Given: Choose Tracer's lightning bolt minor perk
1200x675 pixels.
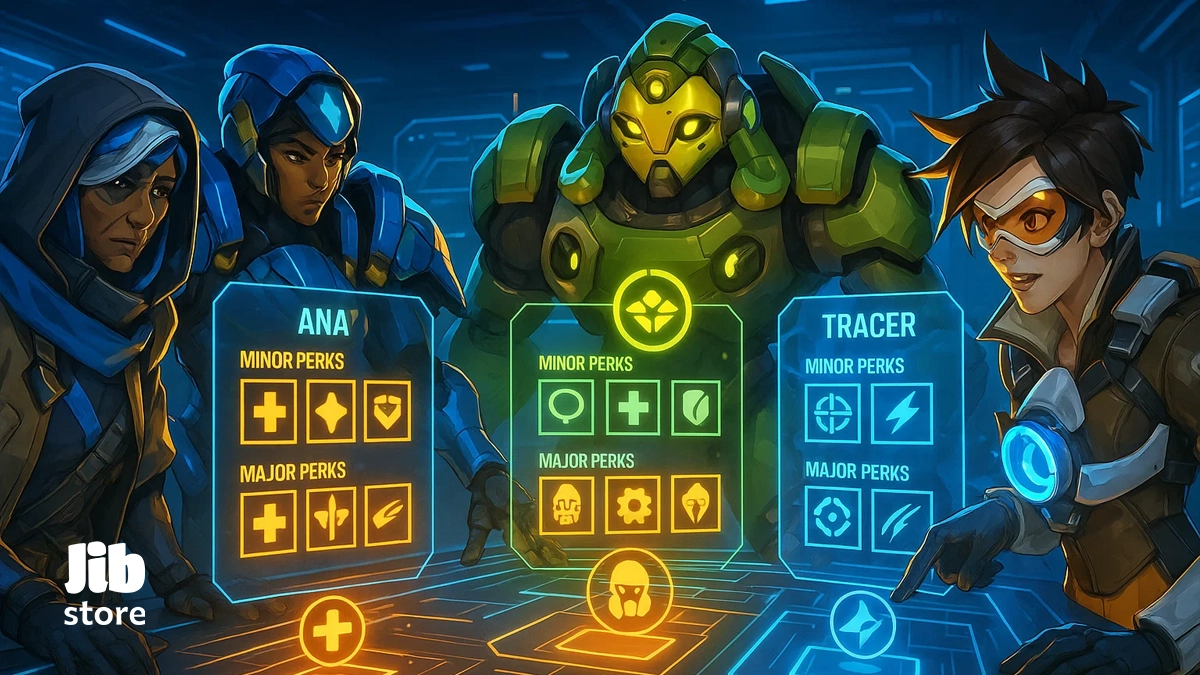Looking at the screenshot, I should click(901, 413).
